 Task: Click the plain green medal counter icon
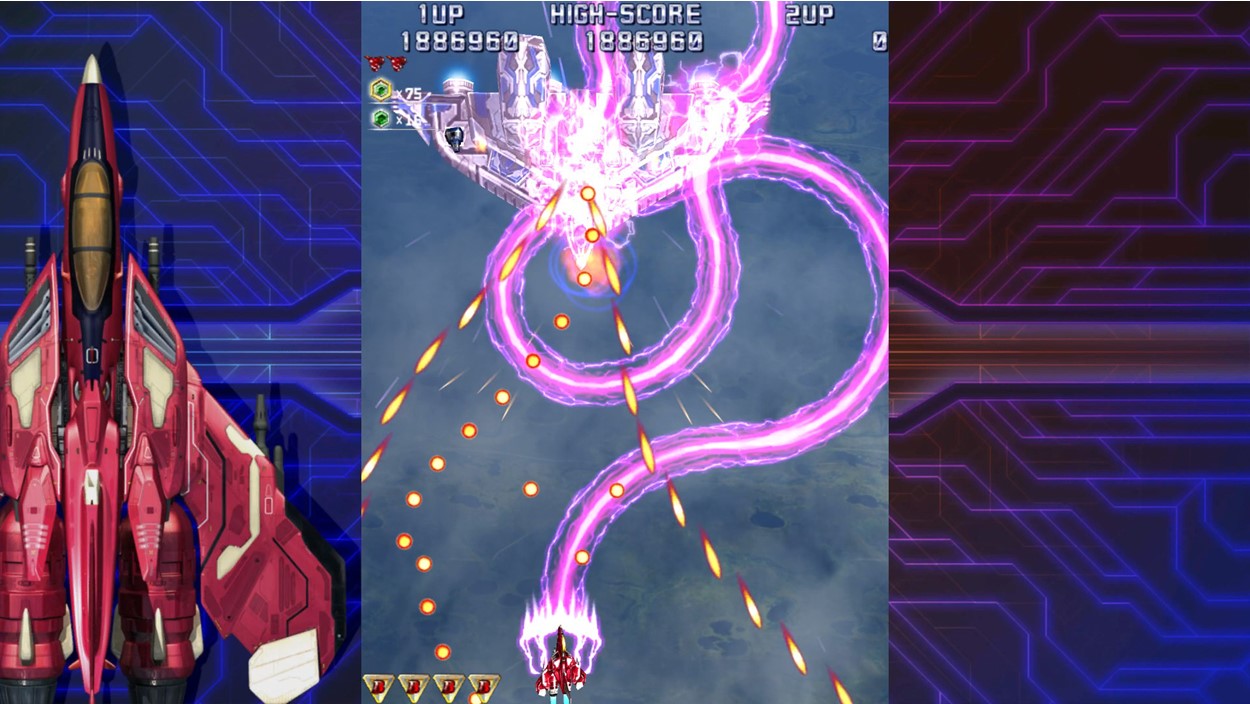380,118
